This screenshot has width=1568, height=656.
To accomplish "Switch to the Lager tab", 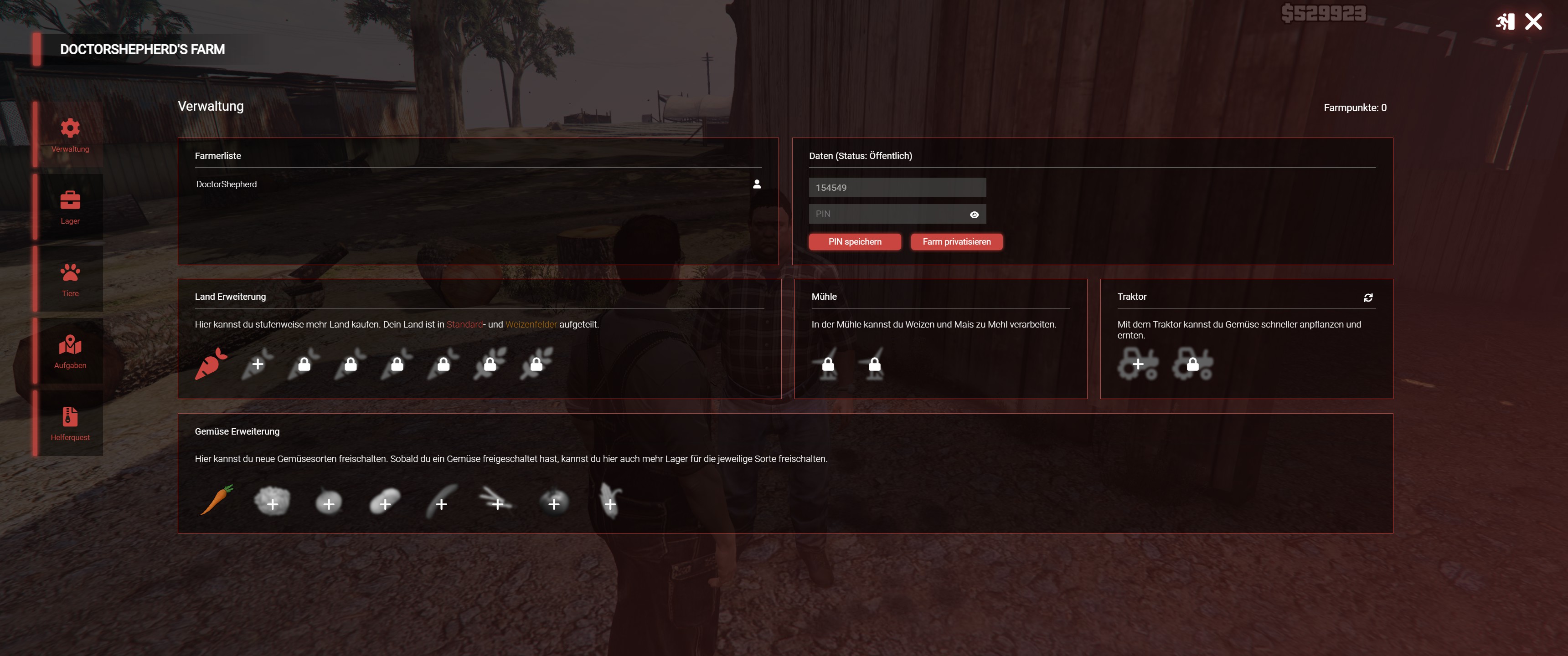I will pyautogui.click(x=70, y=207).
